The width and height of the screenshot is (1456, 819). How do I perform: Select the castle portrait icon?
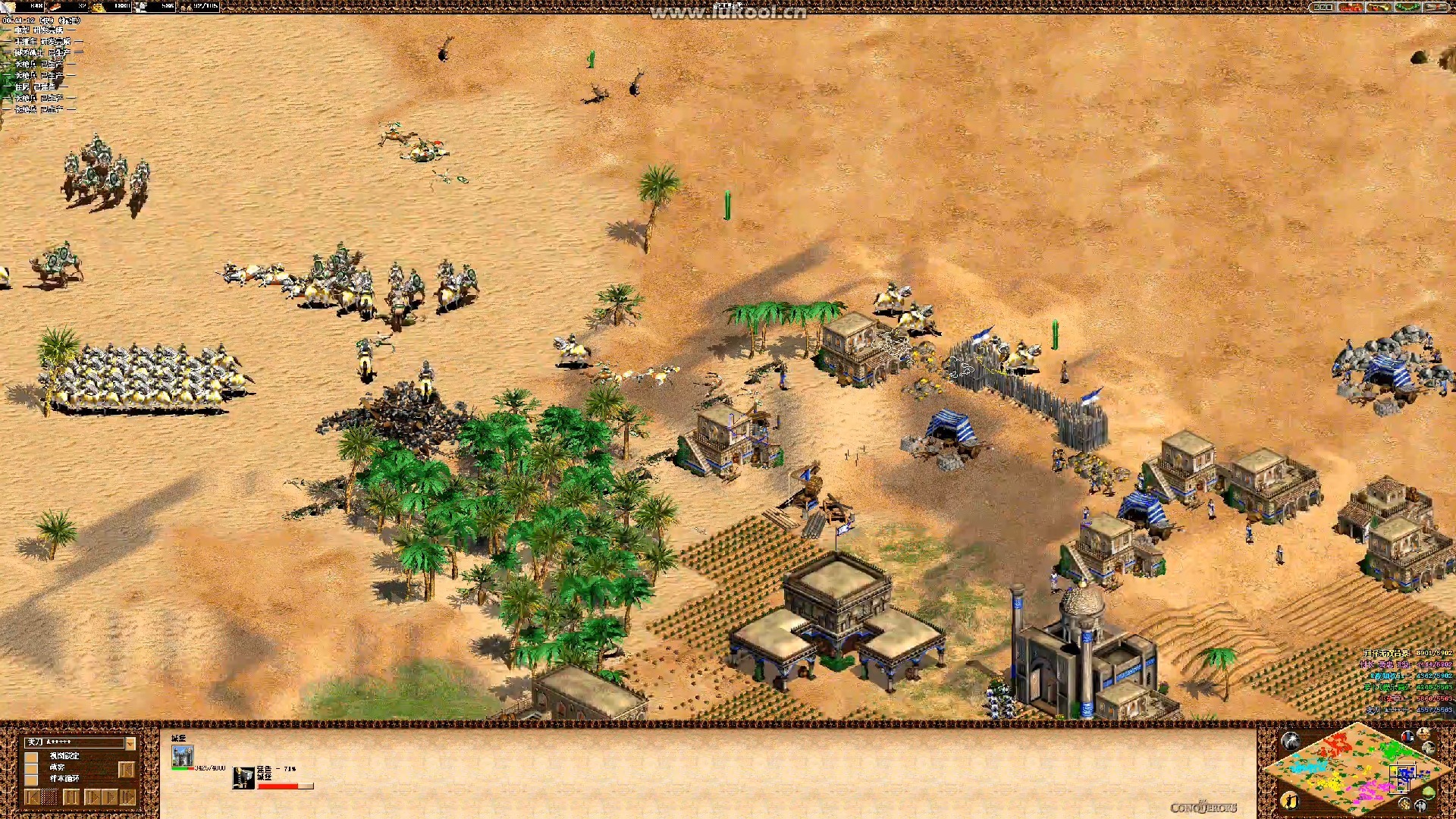[x=182, y=756]
